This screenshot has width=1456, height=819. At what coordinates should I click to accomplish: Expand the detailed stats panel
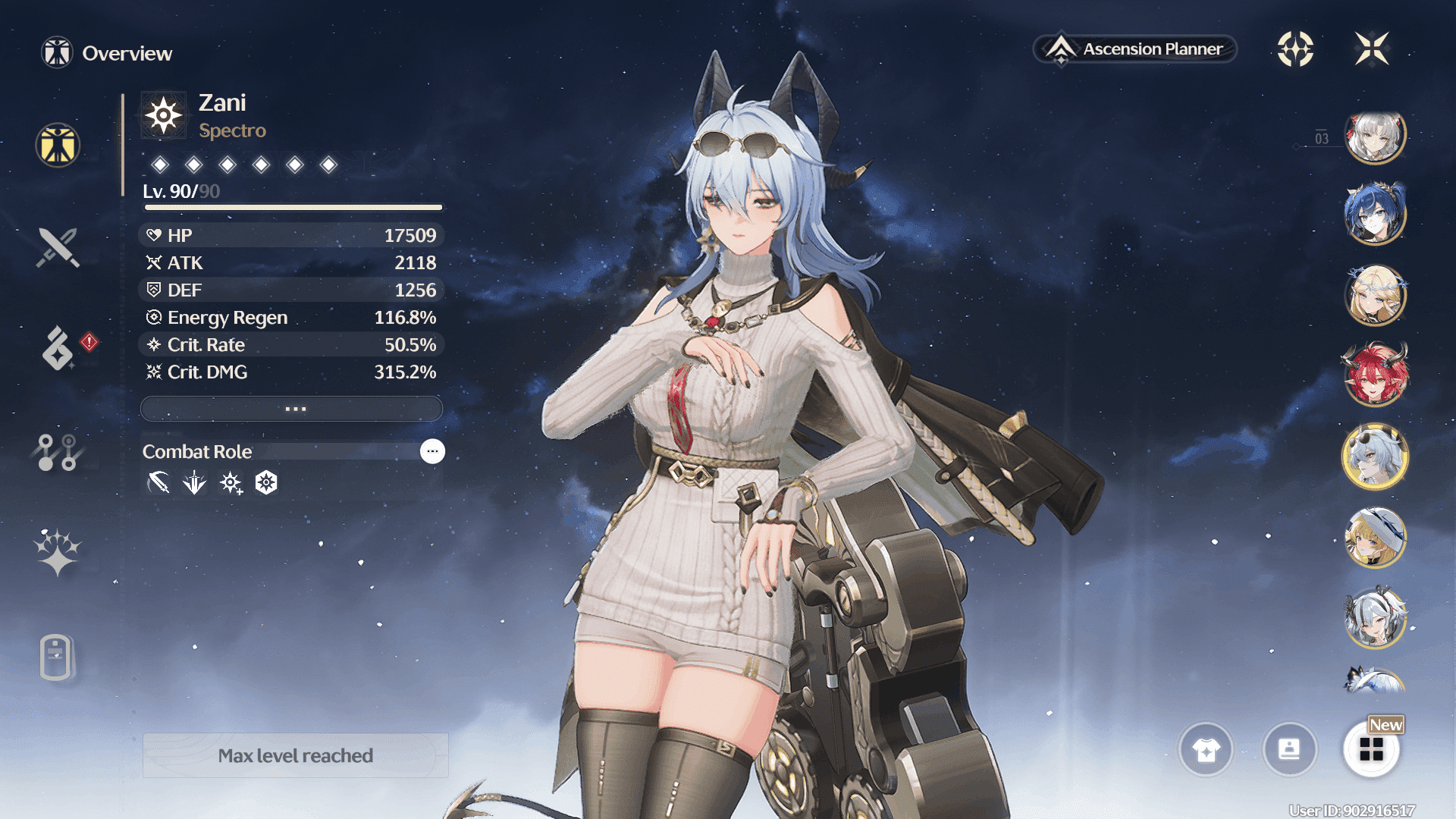(x=292, y=409)
